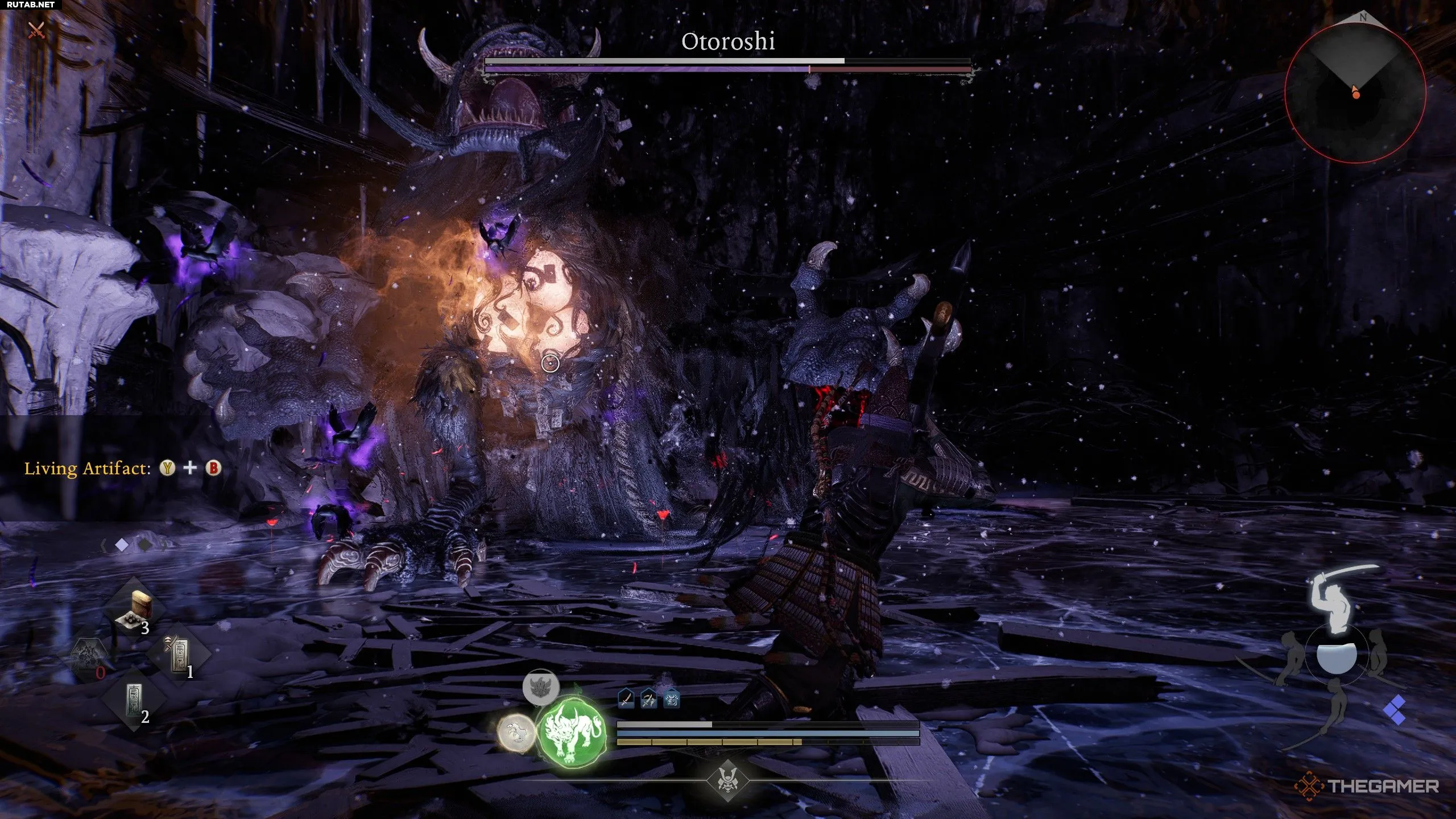This screenshot has width=1456, height=819.
Task: Click the crossed swords combat icon
Action: pos(36,30)
